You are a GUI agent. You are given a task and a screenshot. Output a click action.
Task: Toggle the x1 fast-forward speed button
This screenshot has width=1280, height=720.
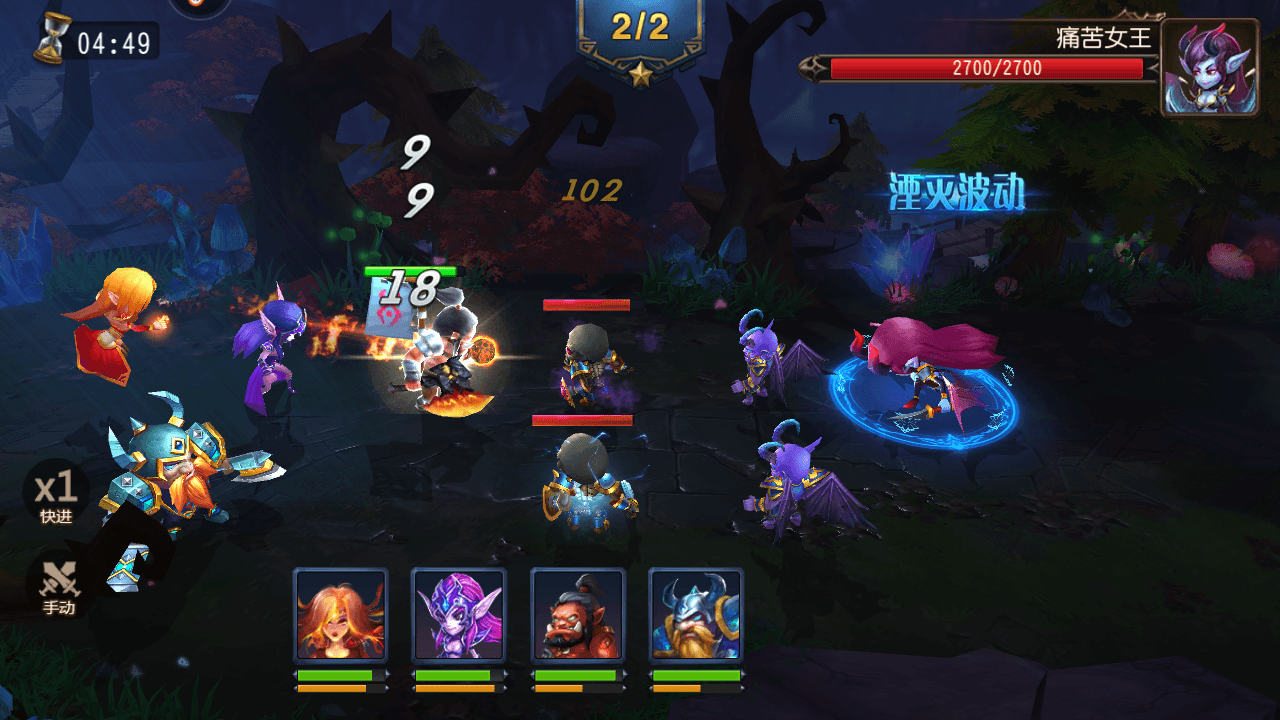coord(56,492)
